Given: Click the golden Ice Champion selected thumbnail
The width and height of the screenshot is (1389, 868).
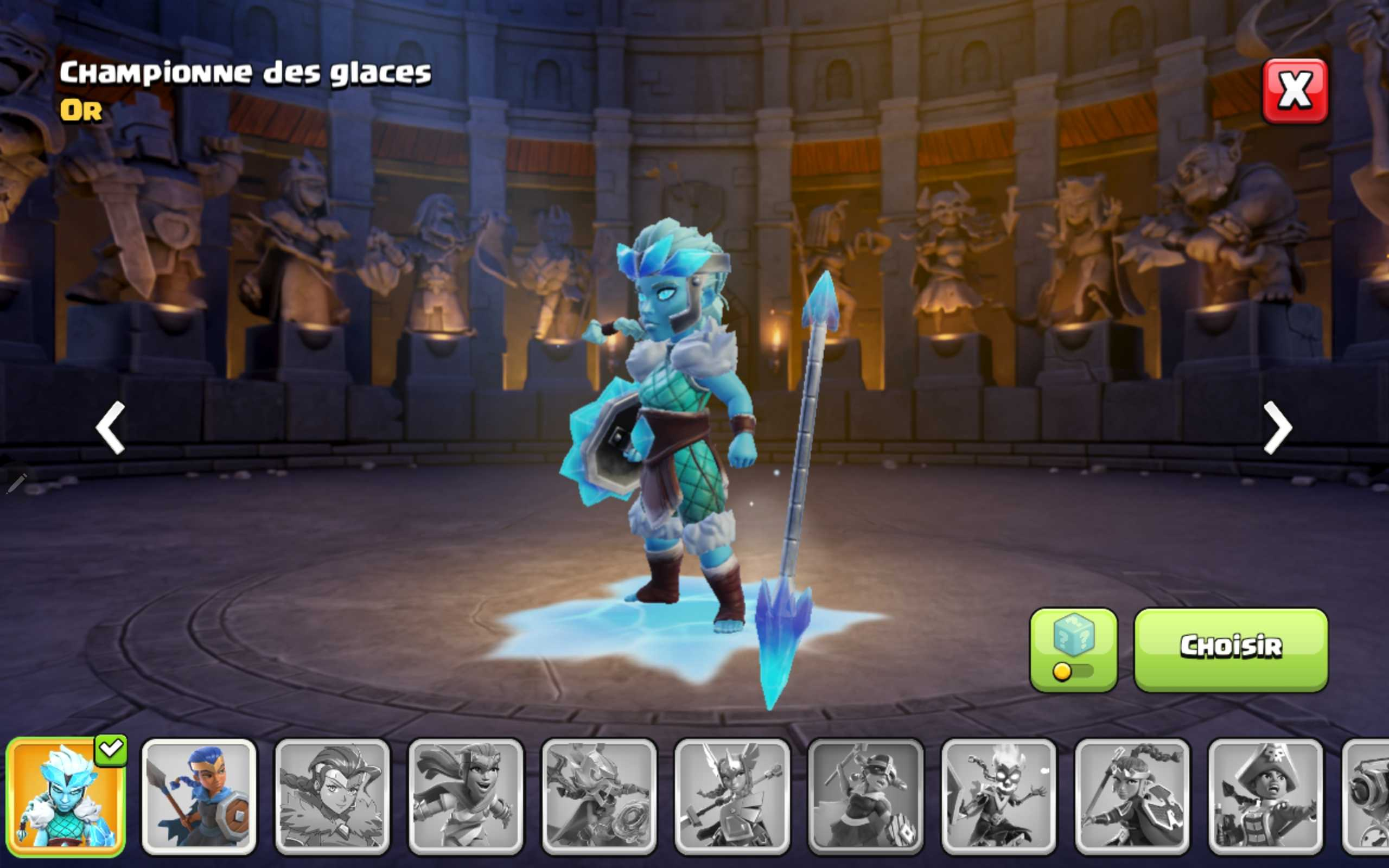Looking at the screenshot, I should click(66, 803).
